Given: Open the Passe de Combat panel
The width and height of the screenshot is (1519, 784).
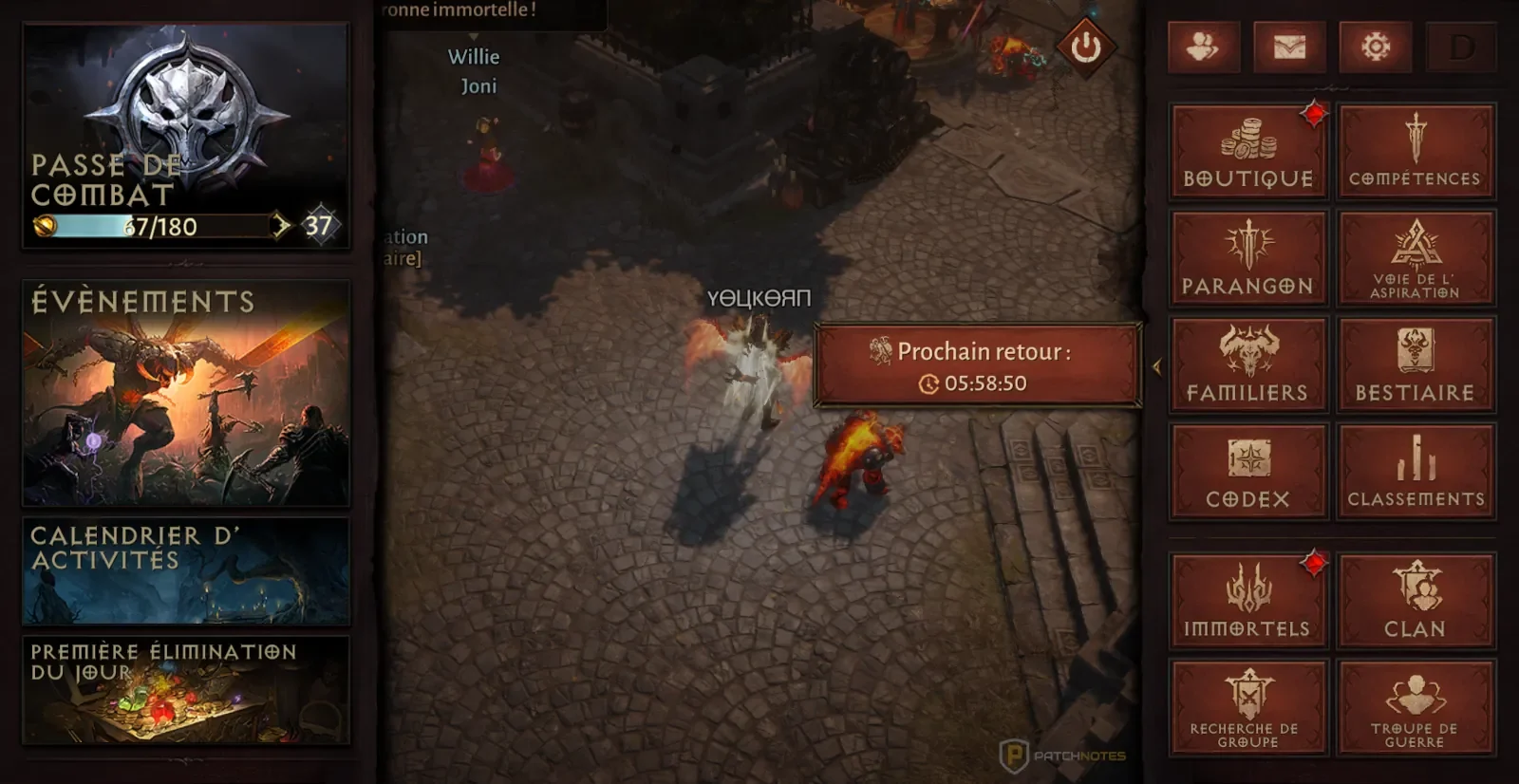Looking at the screenshot, I should point(186,136).
